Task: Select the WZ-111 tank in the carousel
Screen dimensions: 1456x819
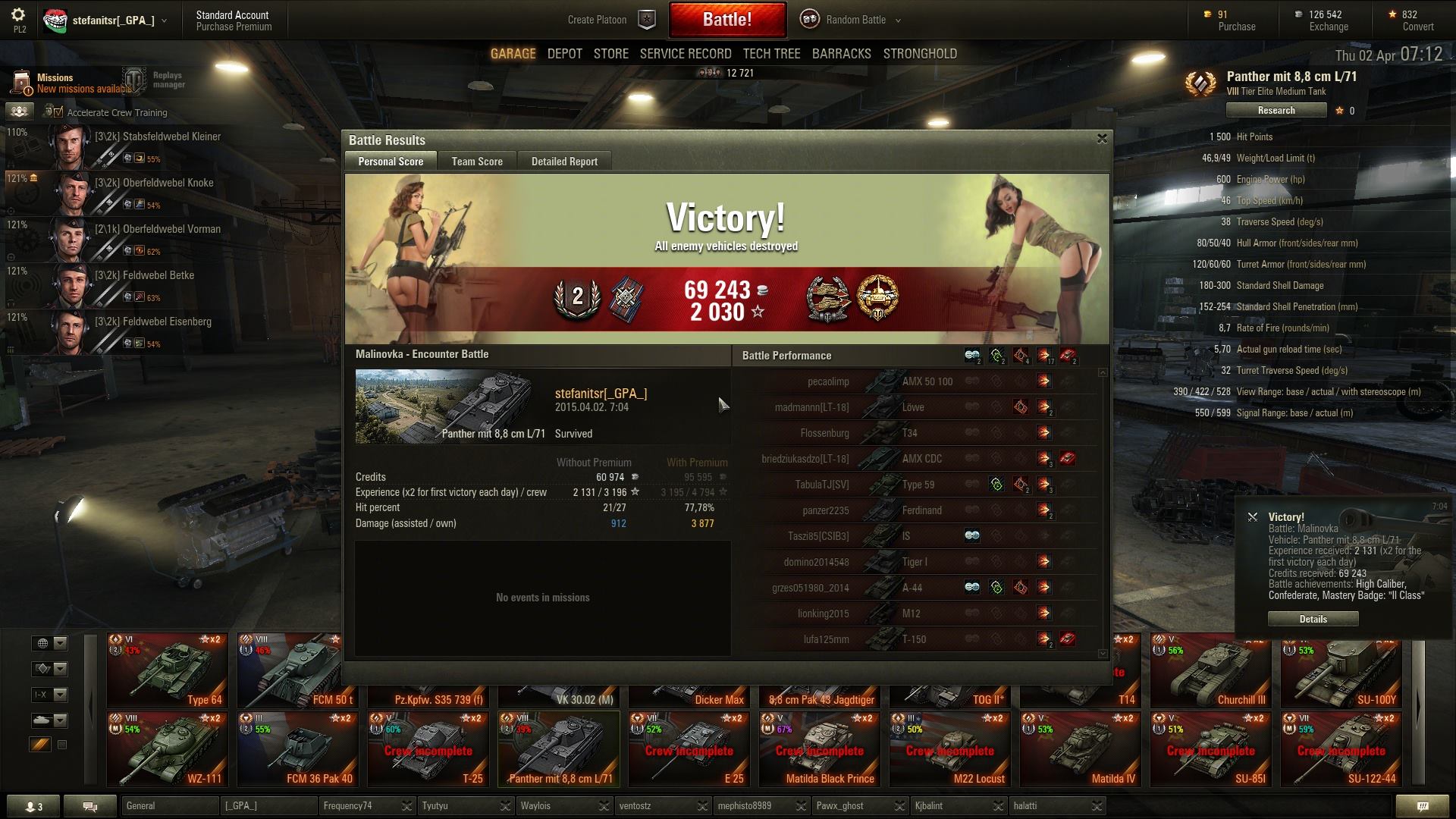Action: pos(168,748)
